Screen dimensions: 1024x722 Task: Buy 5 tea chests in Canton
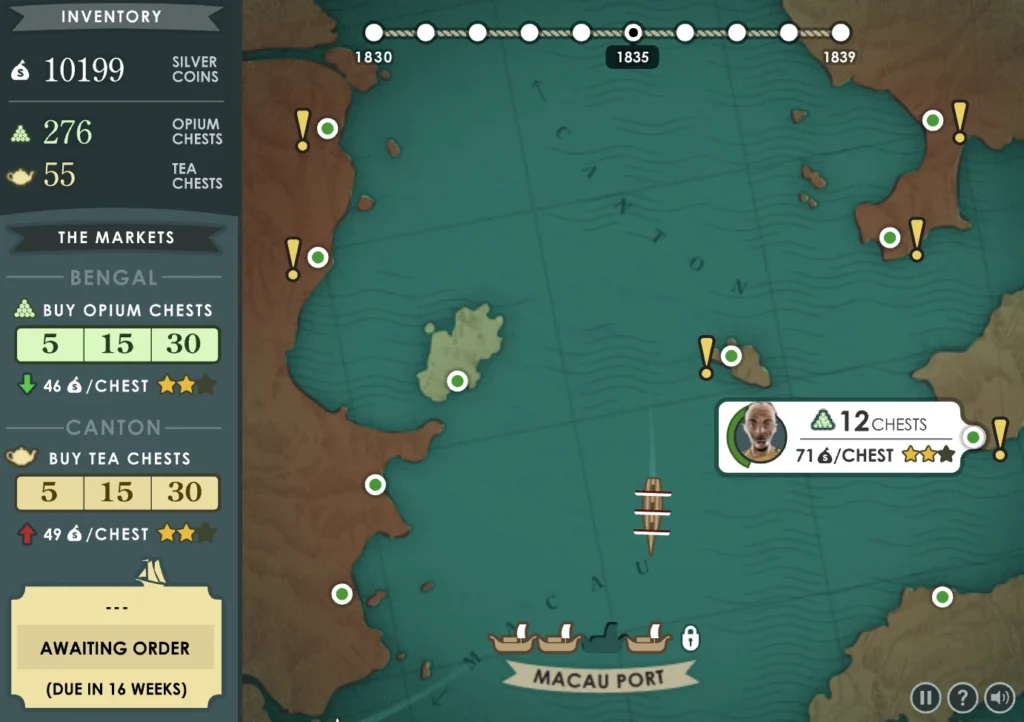pos(50,493)
